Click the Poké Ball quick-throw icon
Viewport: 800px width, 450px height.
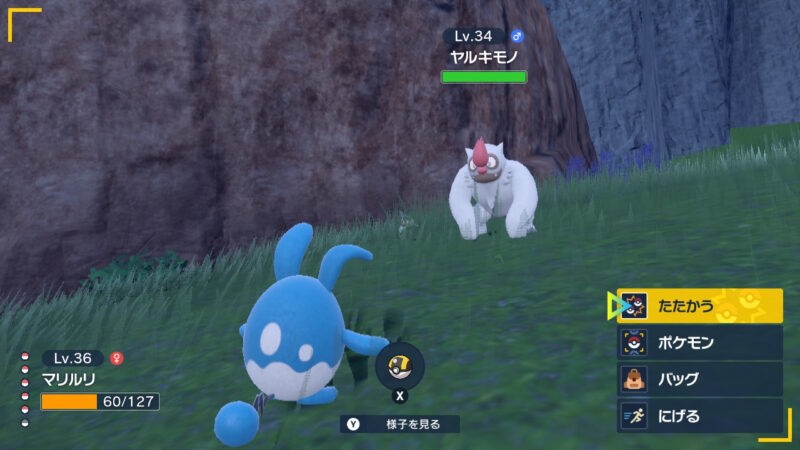399,367
